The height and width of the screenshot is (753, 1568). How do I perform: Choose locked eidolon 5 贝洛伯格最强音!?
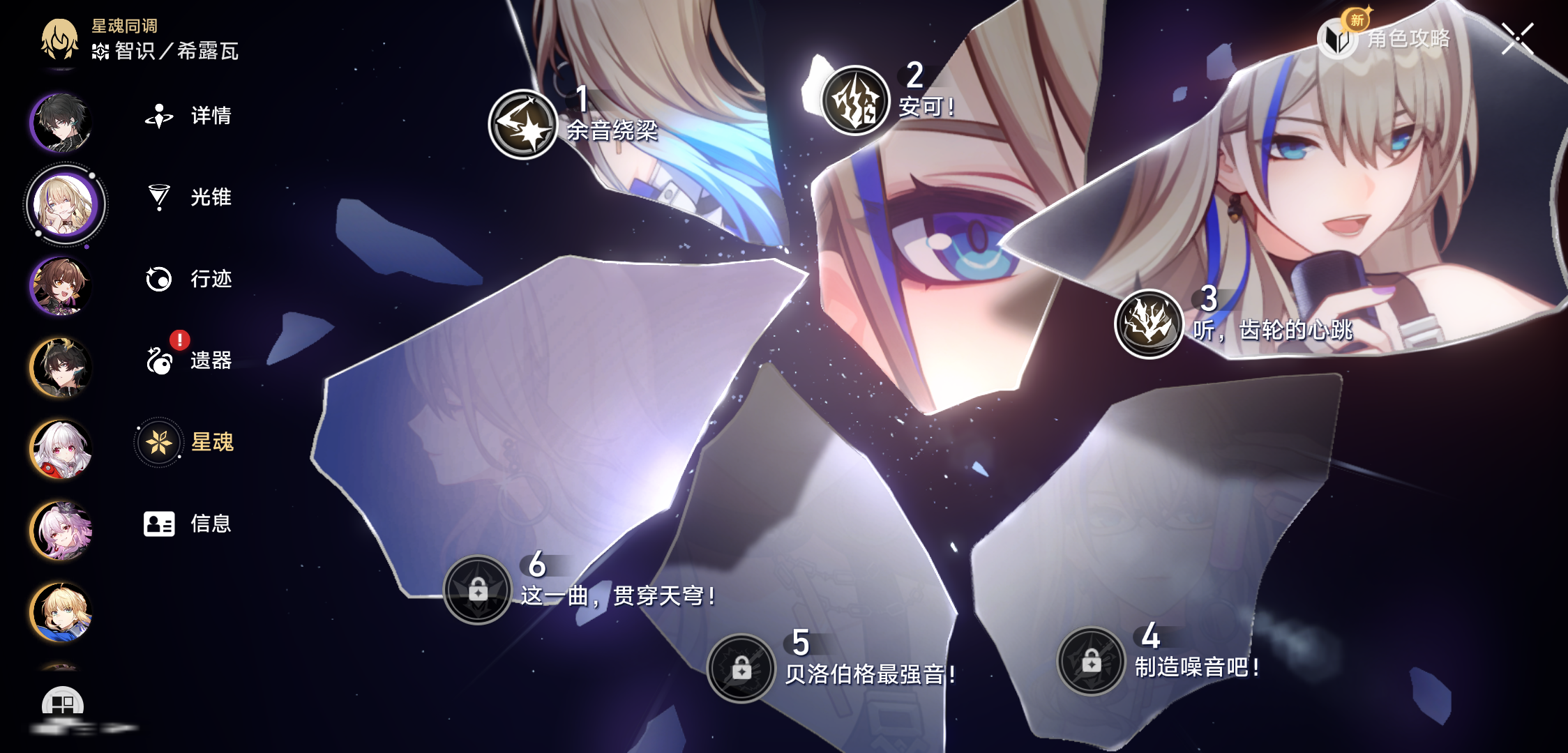pos(741,668)
